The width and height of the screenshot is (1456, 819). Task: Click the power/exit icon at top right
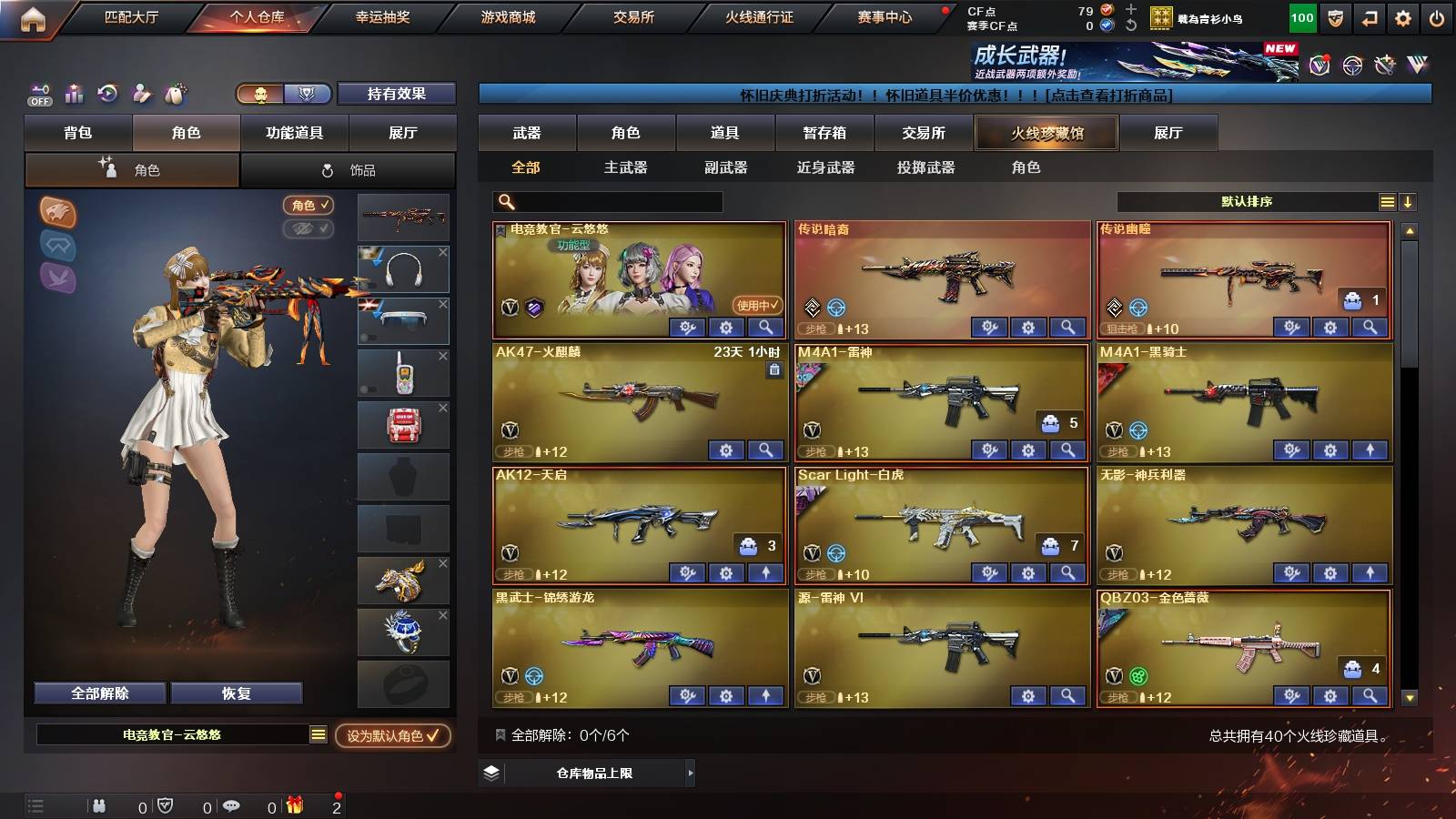coord(1438,16)
